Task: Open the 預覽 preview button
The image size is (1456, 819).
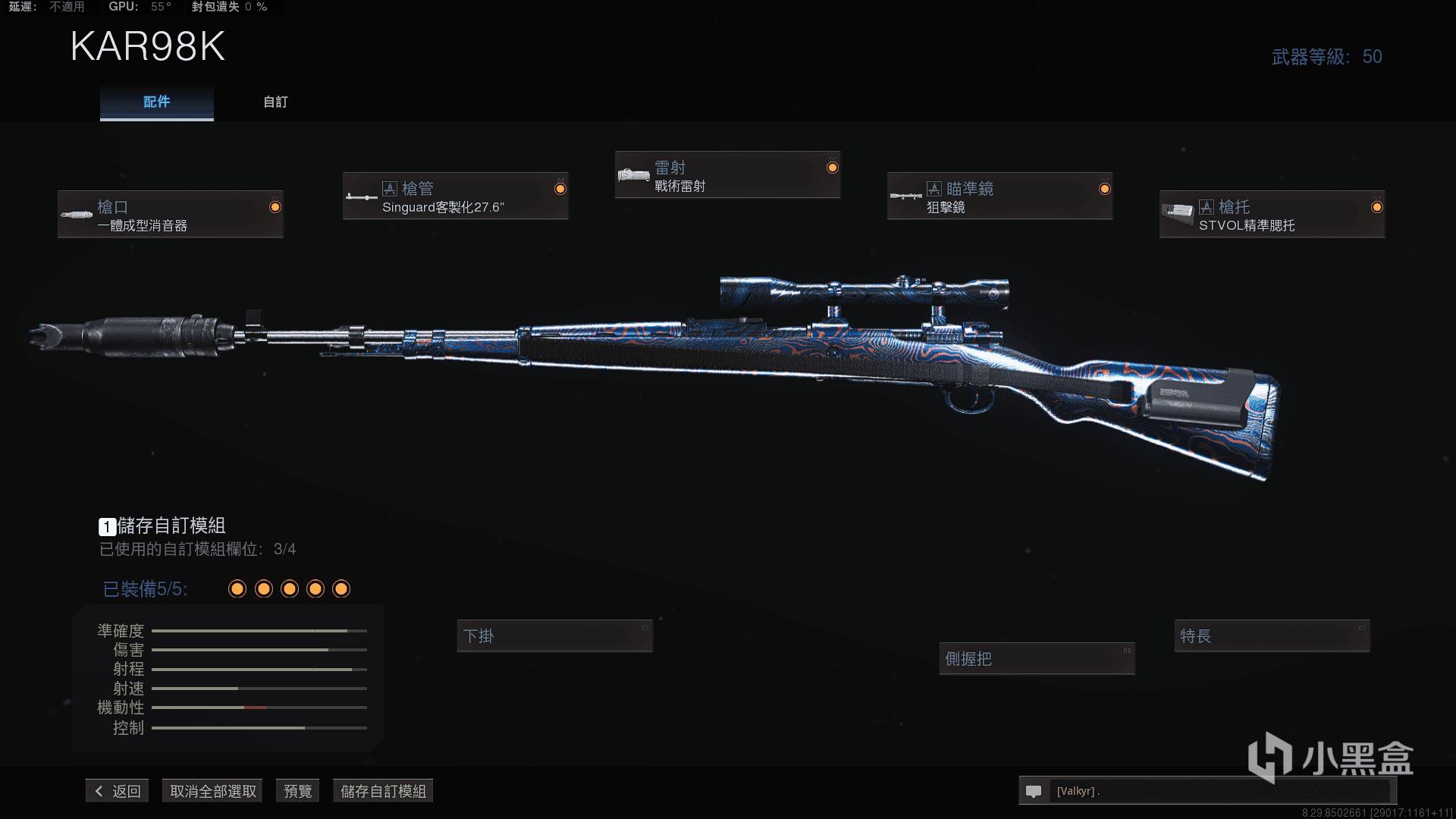Action: 297,791
